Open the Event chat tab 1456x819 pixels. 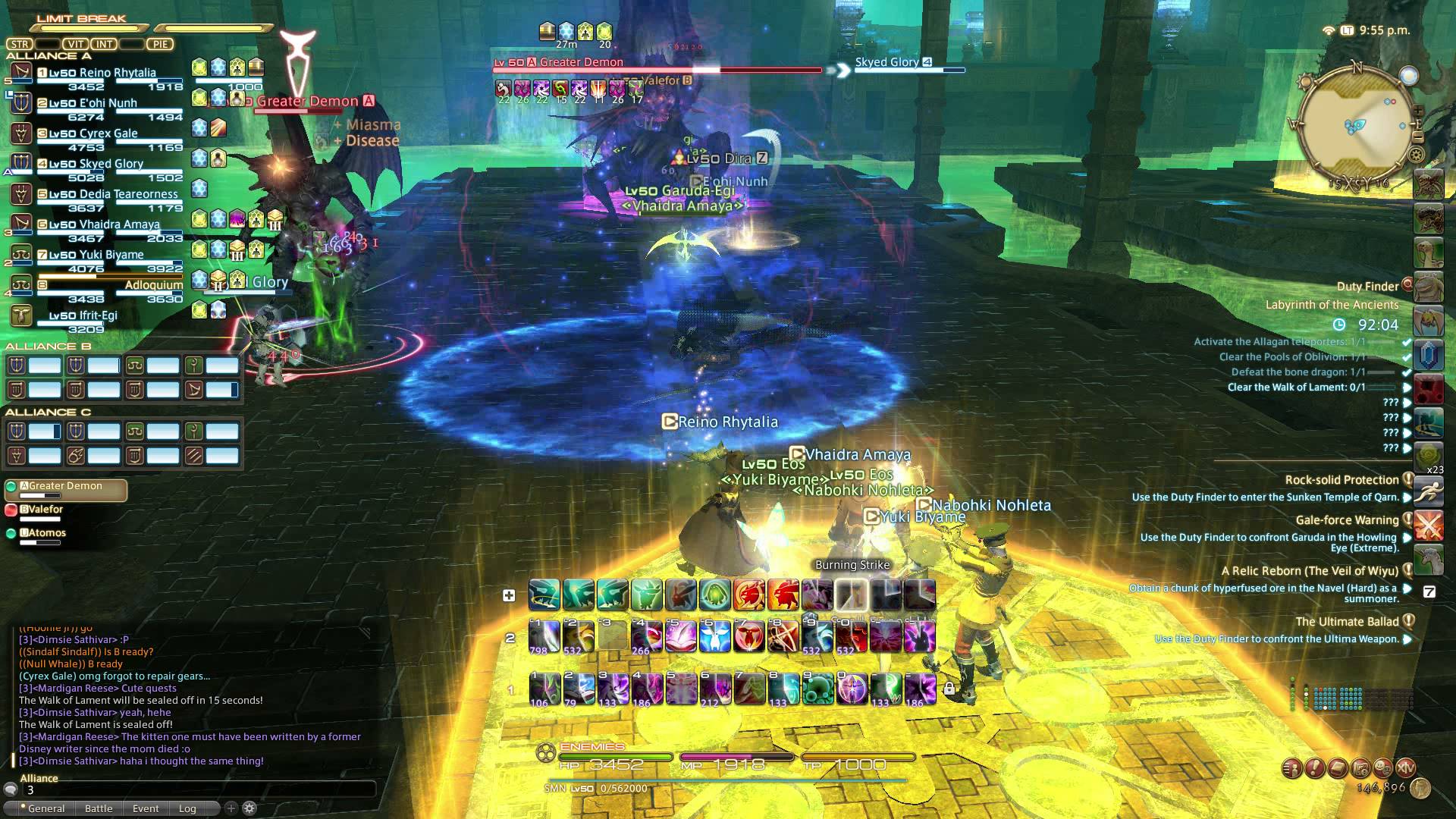(x=145, y=808)
